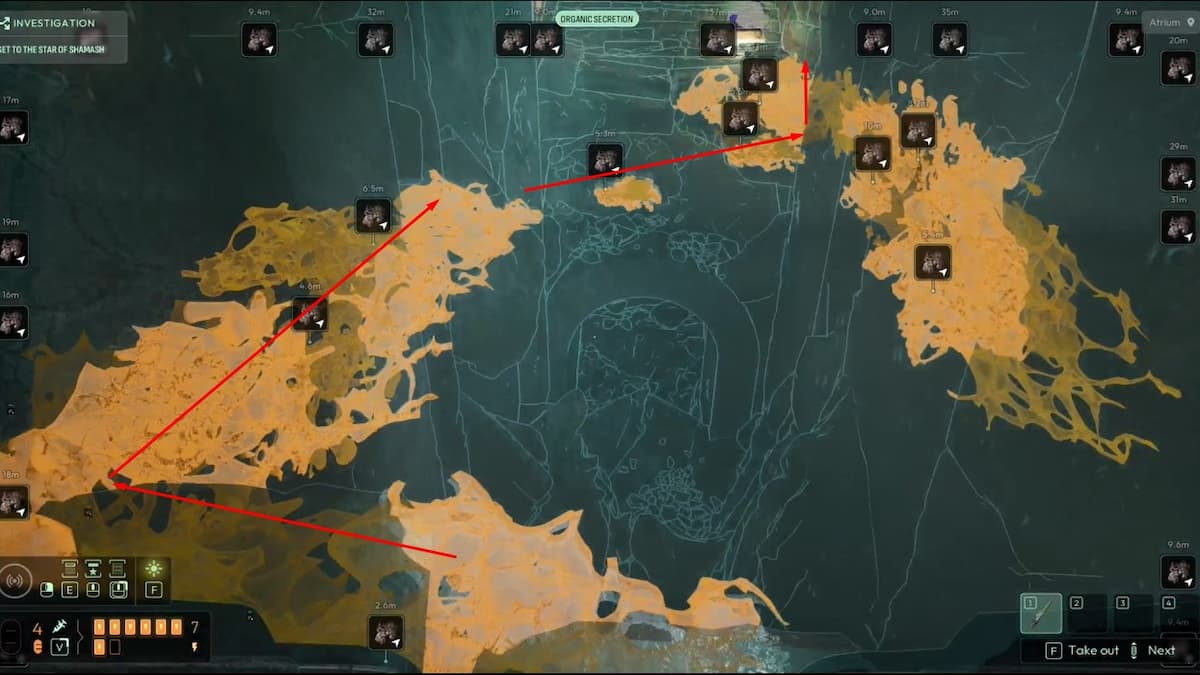Choose the evidence marker labeled 19m
The width and height of the screenshot is (1200, 675).
pos(13,250)
